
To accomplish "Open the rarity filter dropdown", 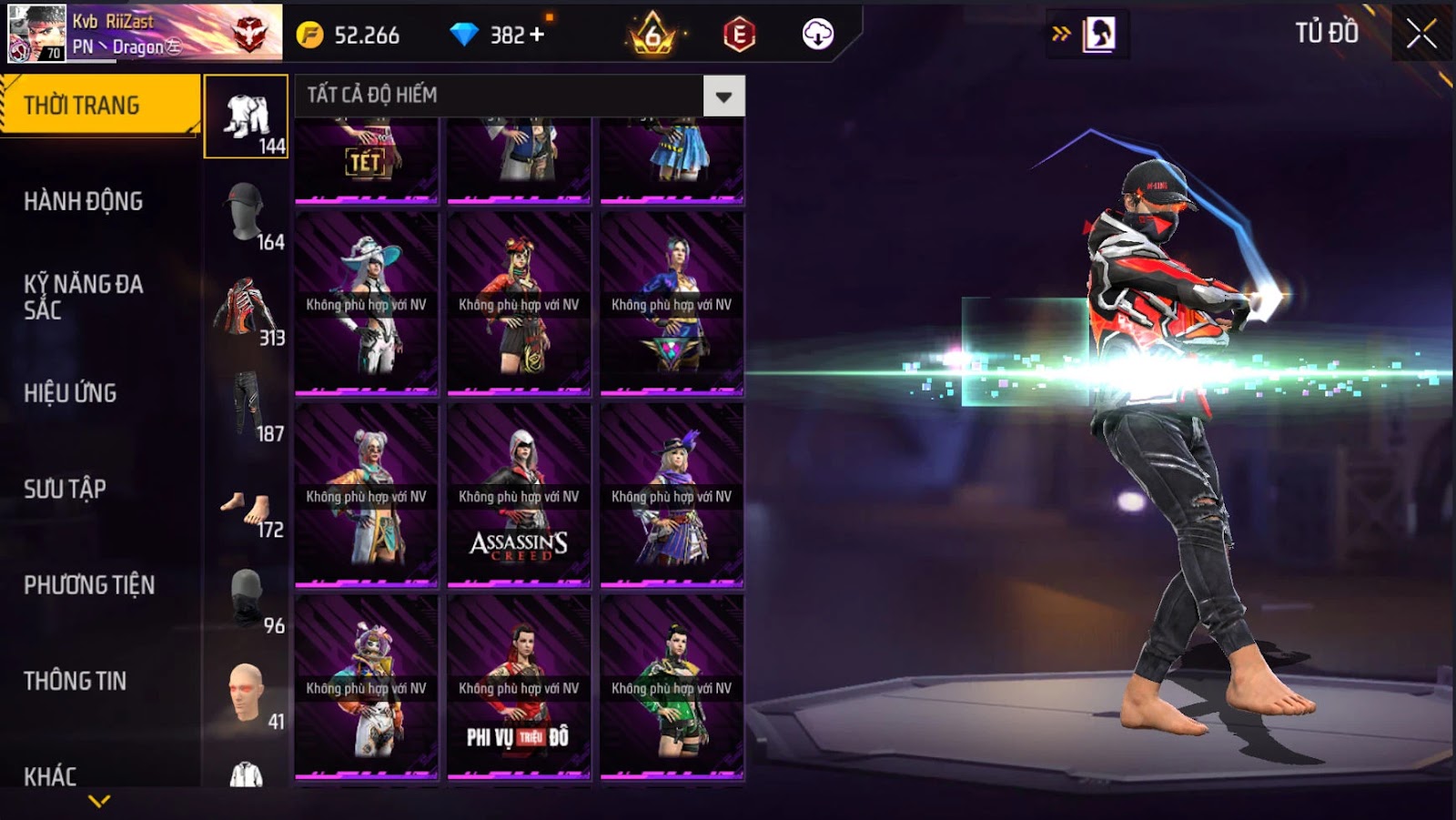I will (x=723, y=96).
